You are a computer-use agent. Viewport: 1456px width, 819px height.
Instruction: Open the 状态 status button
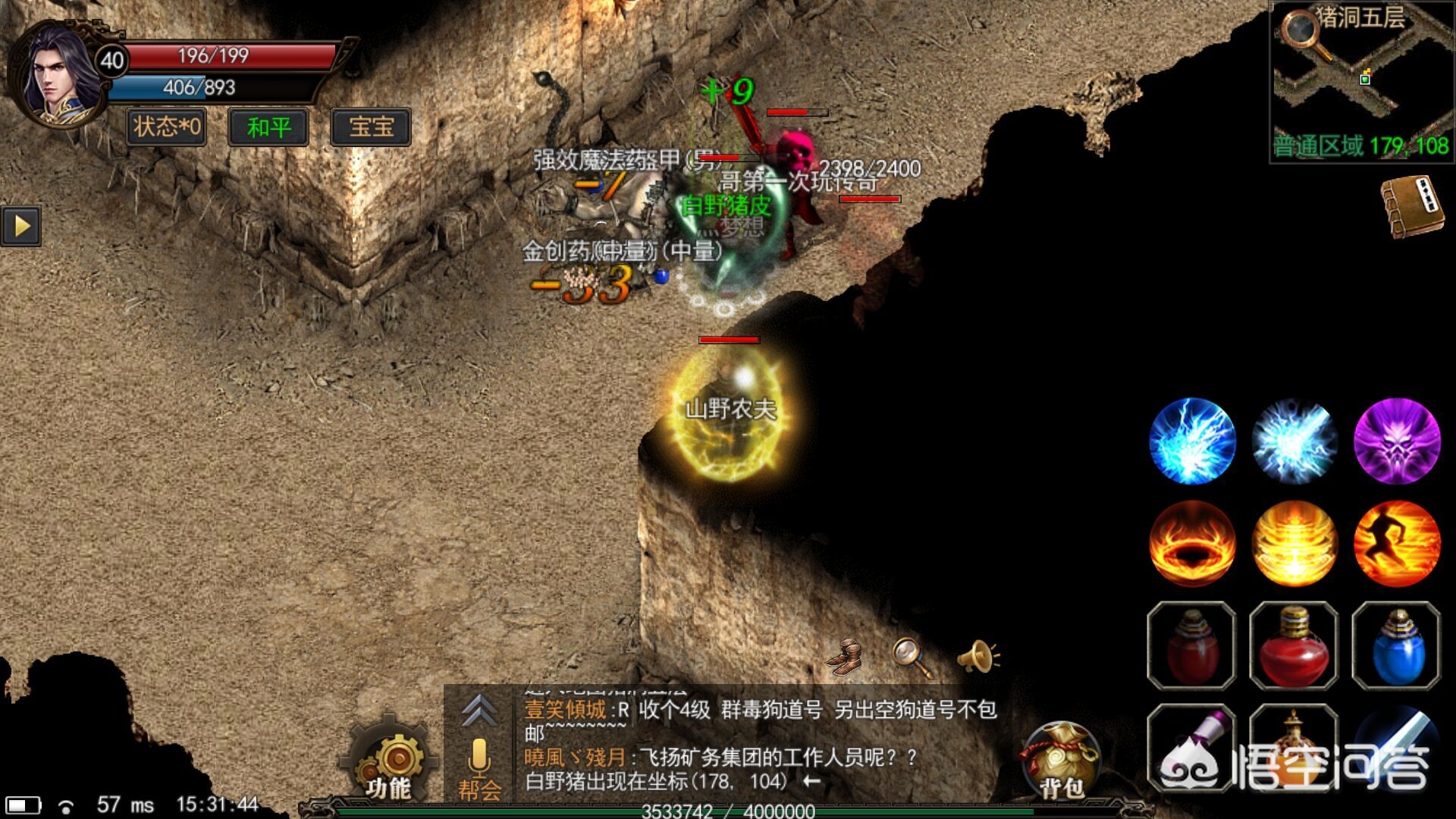pos(167,126)
